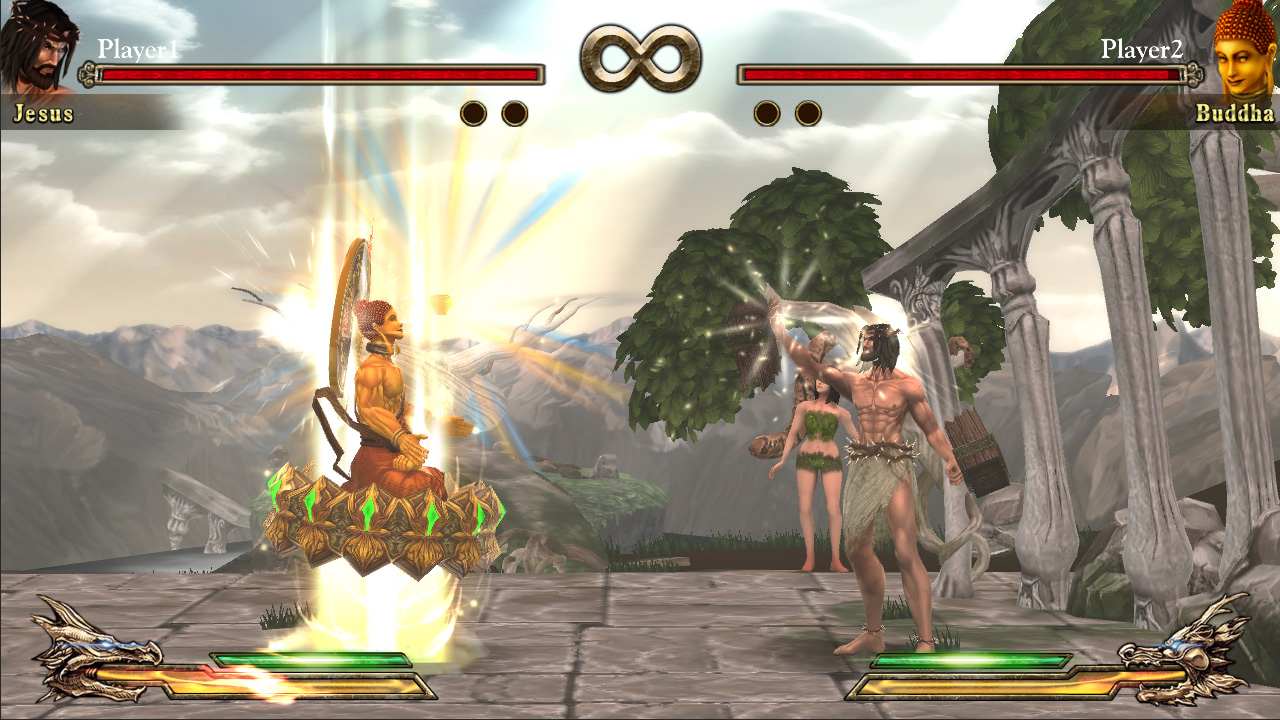The height and width of the screenshot is (720, 1280).
Task: Select the Player2 label
Action: pos(1143,45)
